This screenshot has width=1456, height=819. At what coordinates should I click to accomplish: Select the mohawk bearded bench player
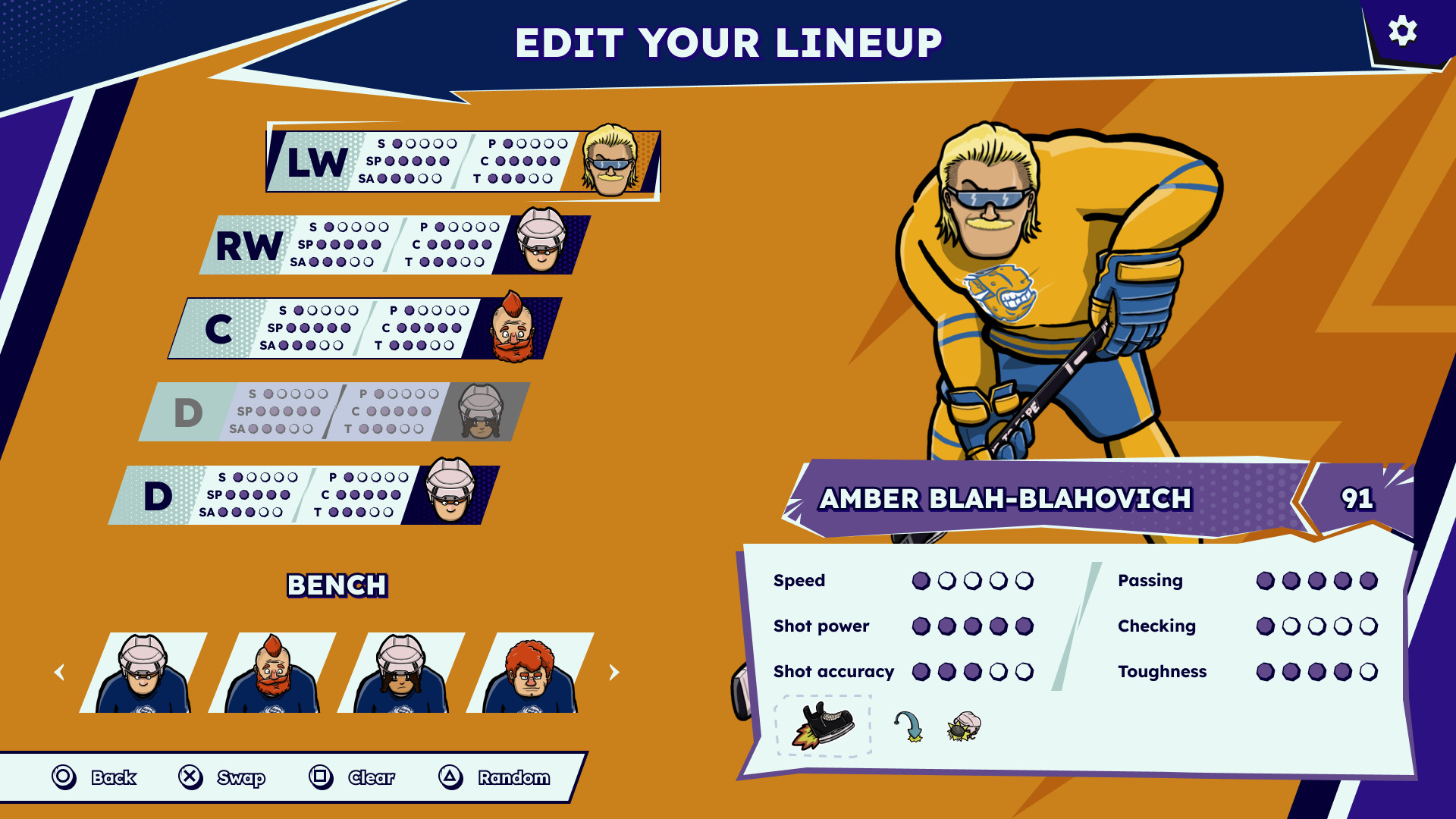click(273, 673)
